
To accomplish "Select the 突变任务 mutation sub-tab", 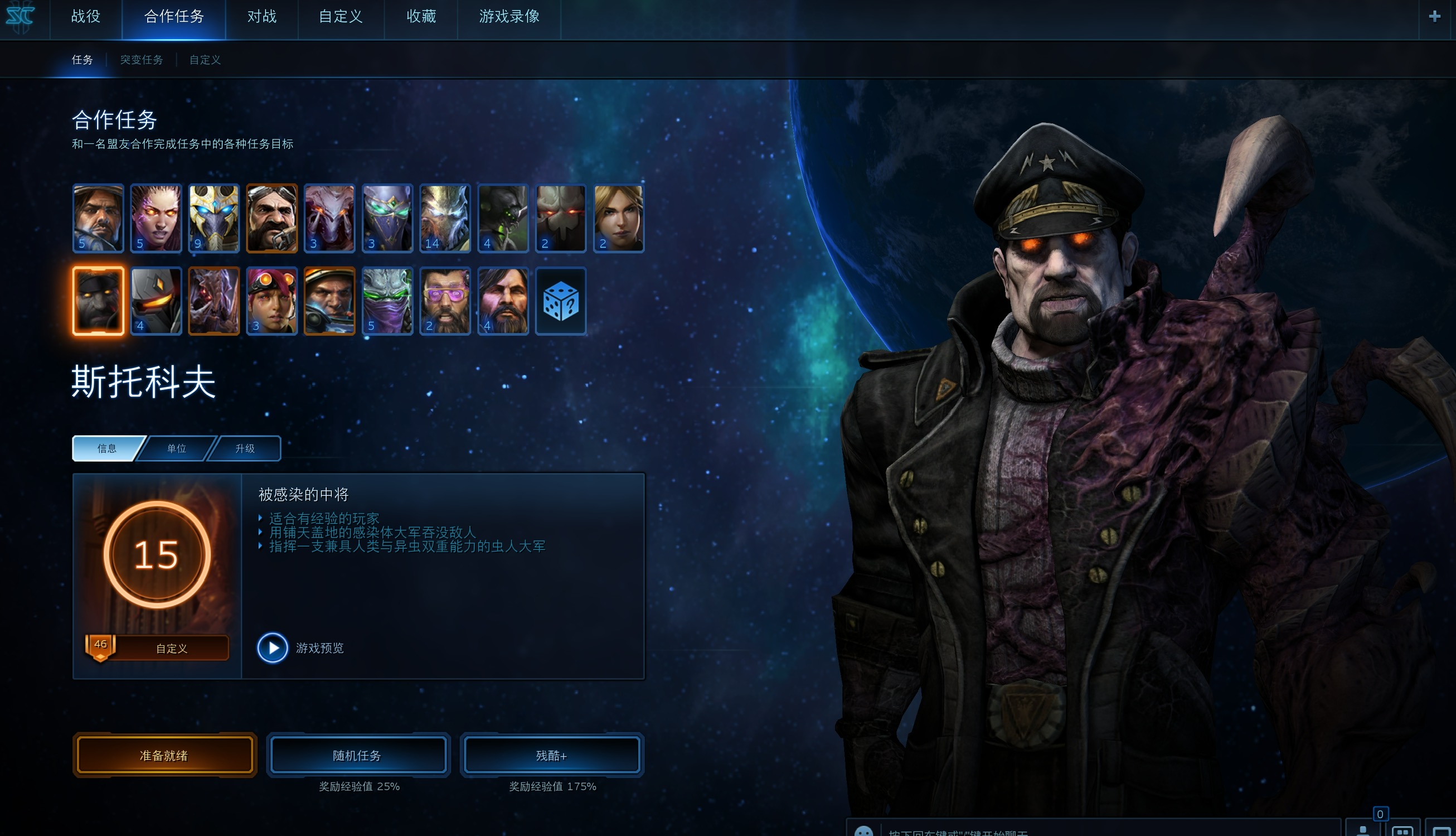I will (x=141, y=60).
